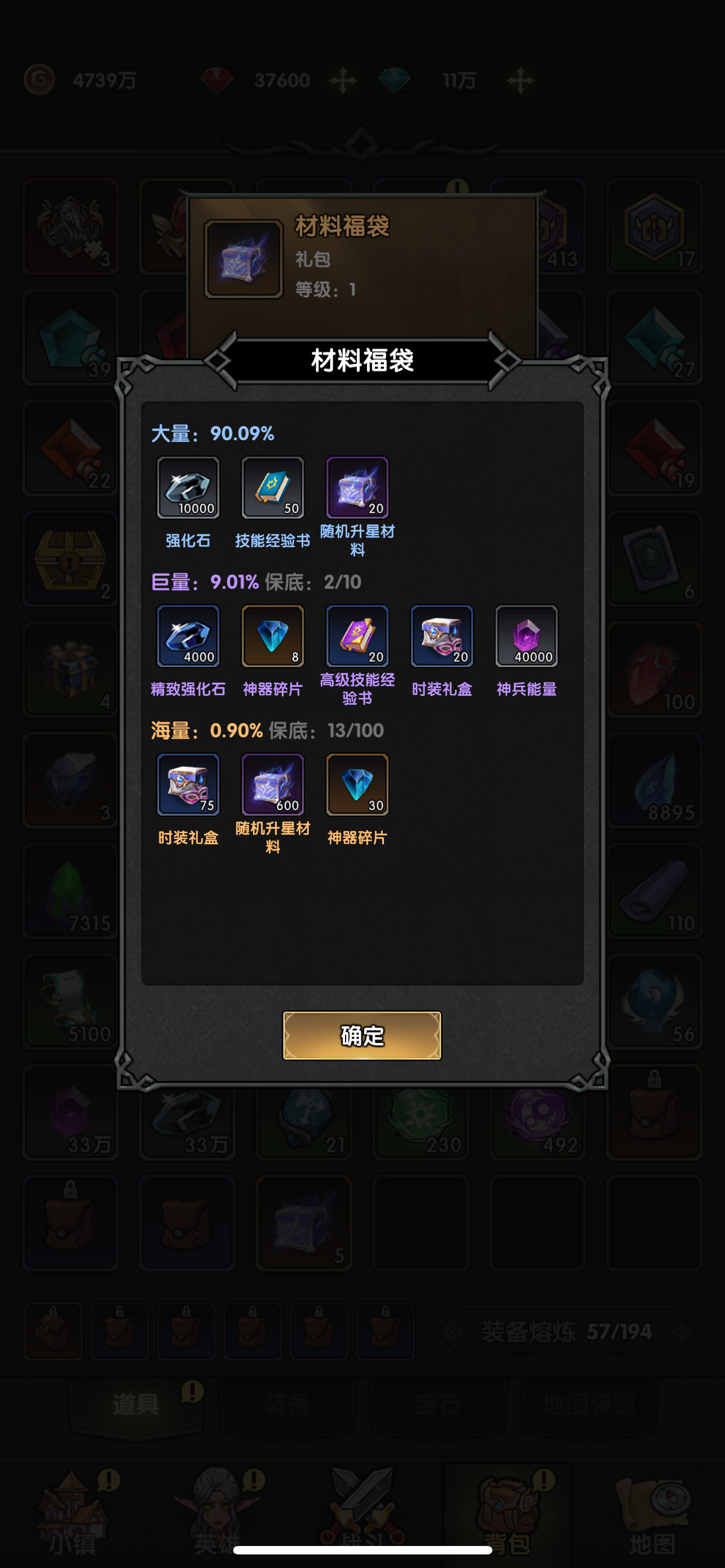Select the 强化石 reward icon
The height and width of the screenshot is (1568, 725).
point(188,488)
